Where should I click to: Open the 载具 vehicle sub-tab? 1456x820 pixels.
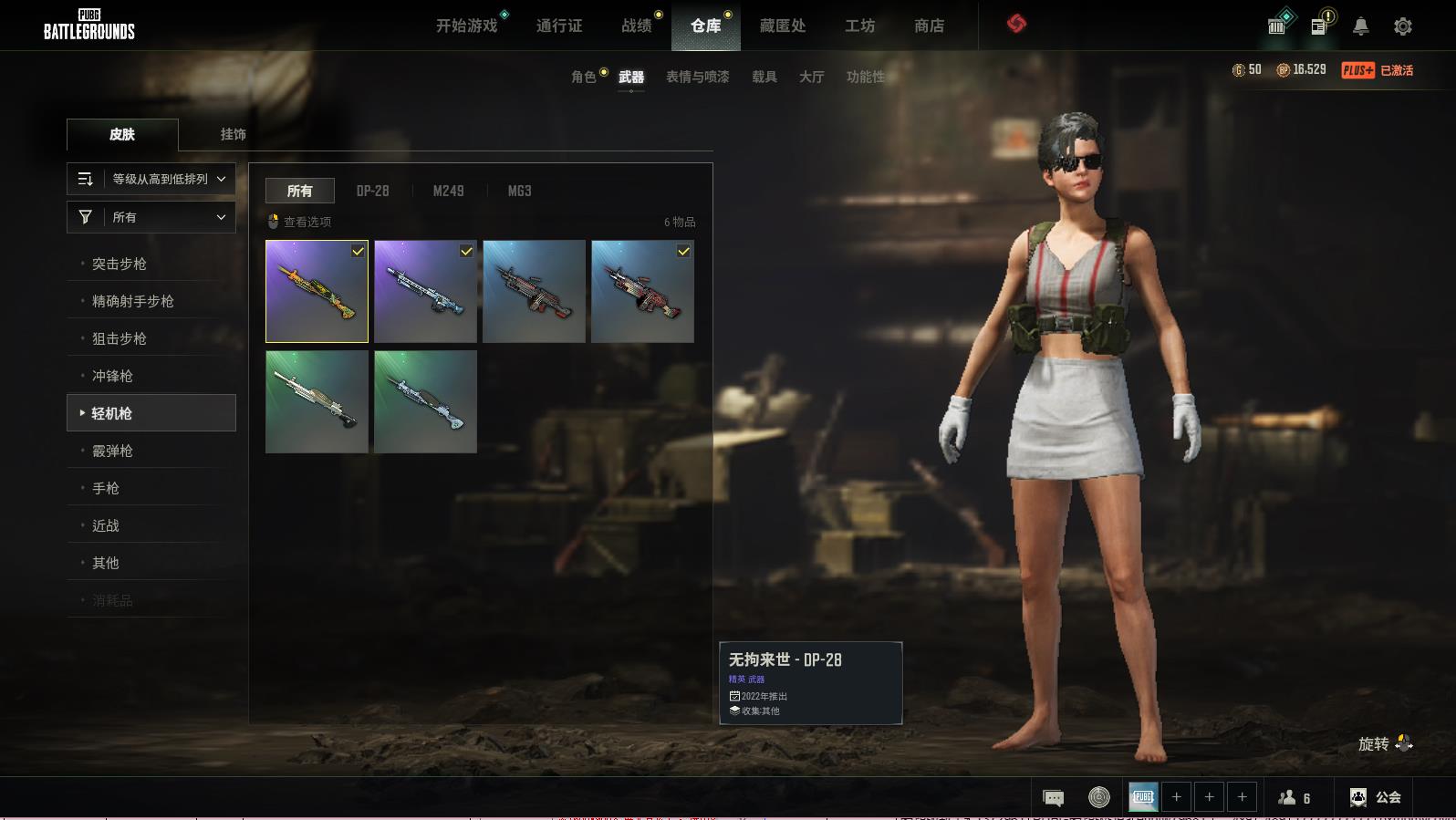764,77
